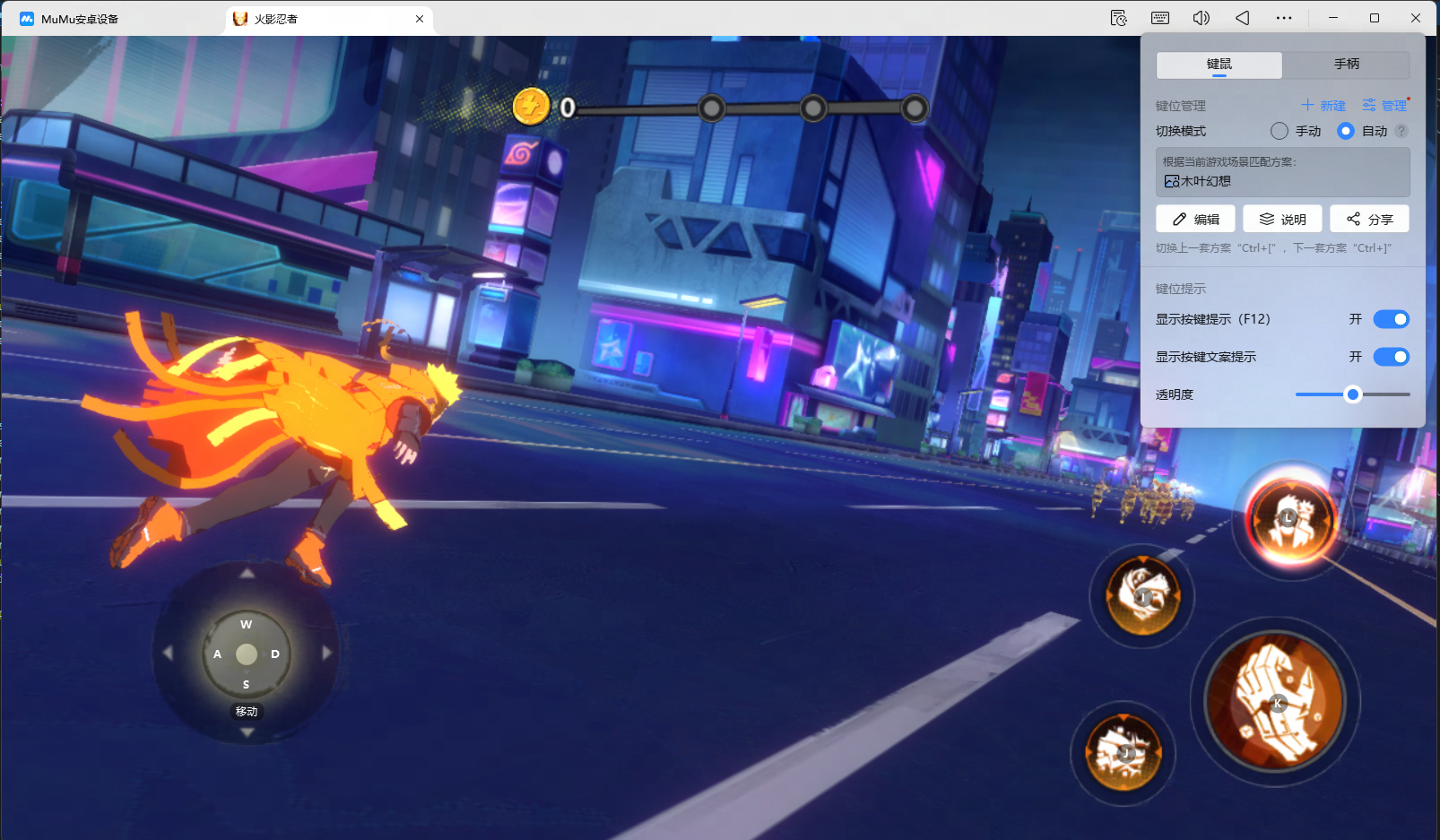Choose the 手动 switching mode

[x=1280, y=131]
